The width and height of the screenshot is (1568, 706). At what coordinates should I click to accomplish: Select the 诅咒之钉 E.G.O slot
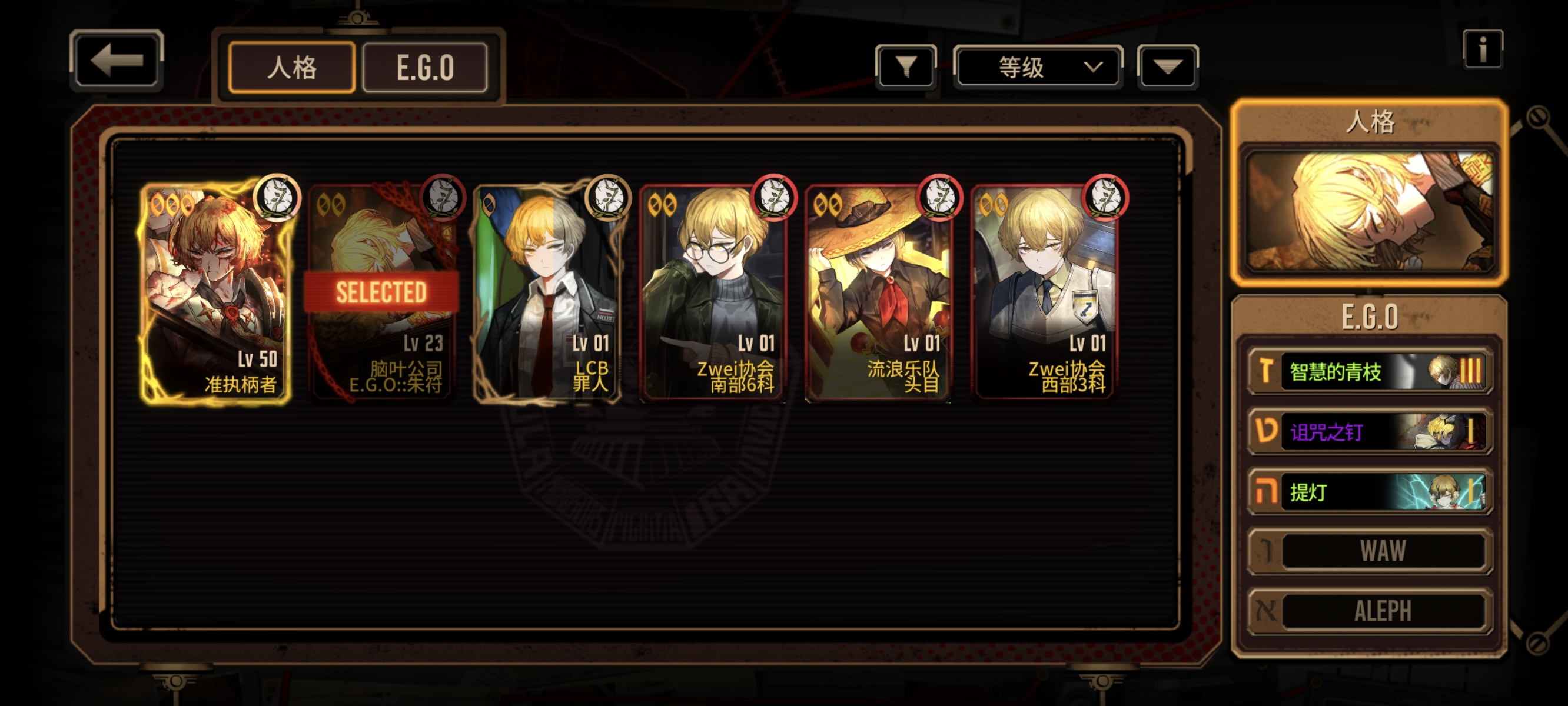(x=1369, y=431)
